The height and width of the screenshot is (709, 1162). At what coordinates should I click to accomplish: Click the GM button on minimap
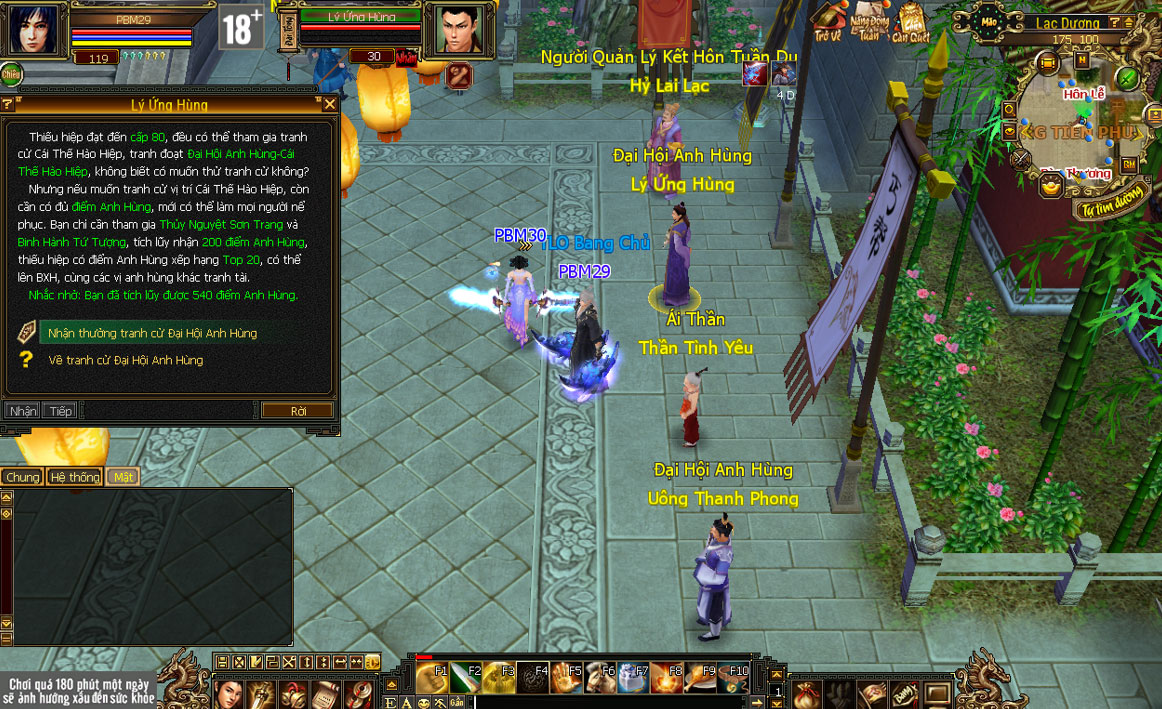click(x=1128, y=164)
